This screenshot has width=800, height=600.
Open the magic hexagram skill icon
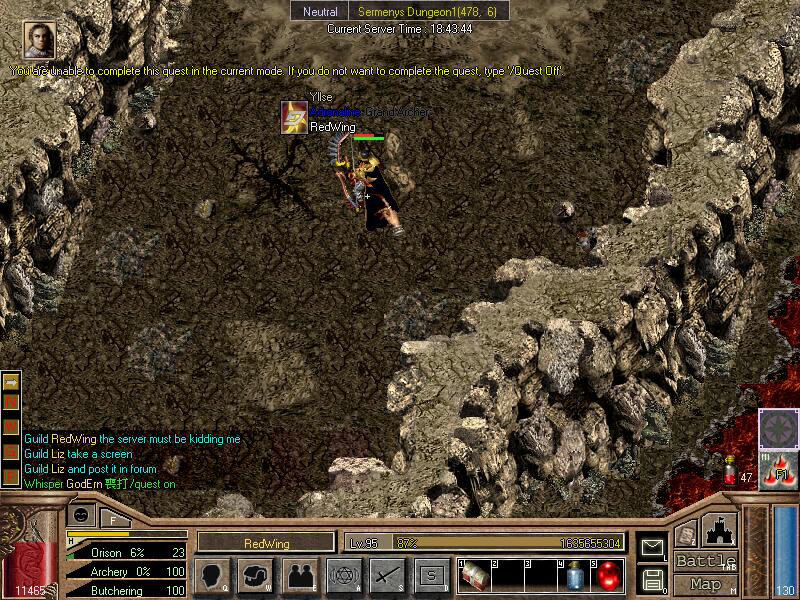coord(343,576)
